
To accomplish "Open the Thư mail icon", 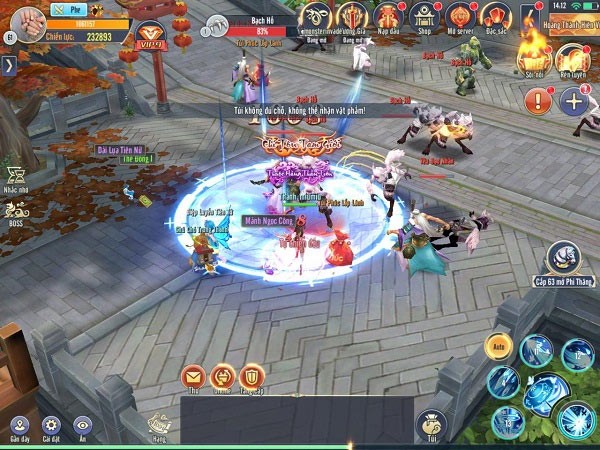I will click(x=192, y=377).
